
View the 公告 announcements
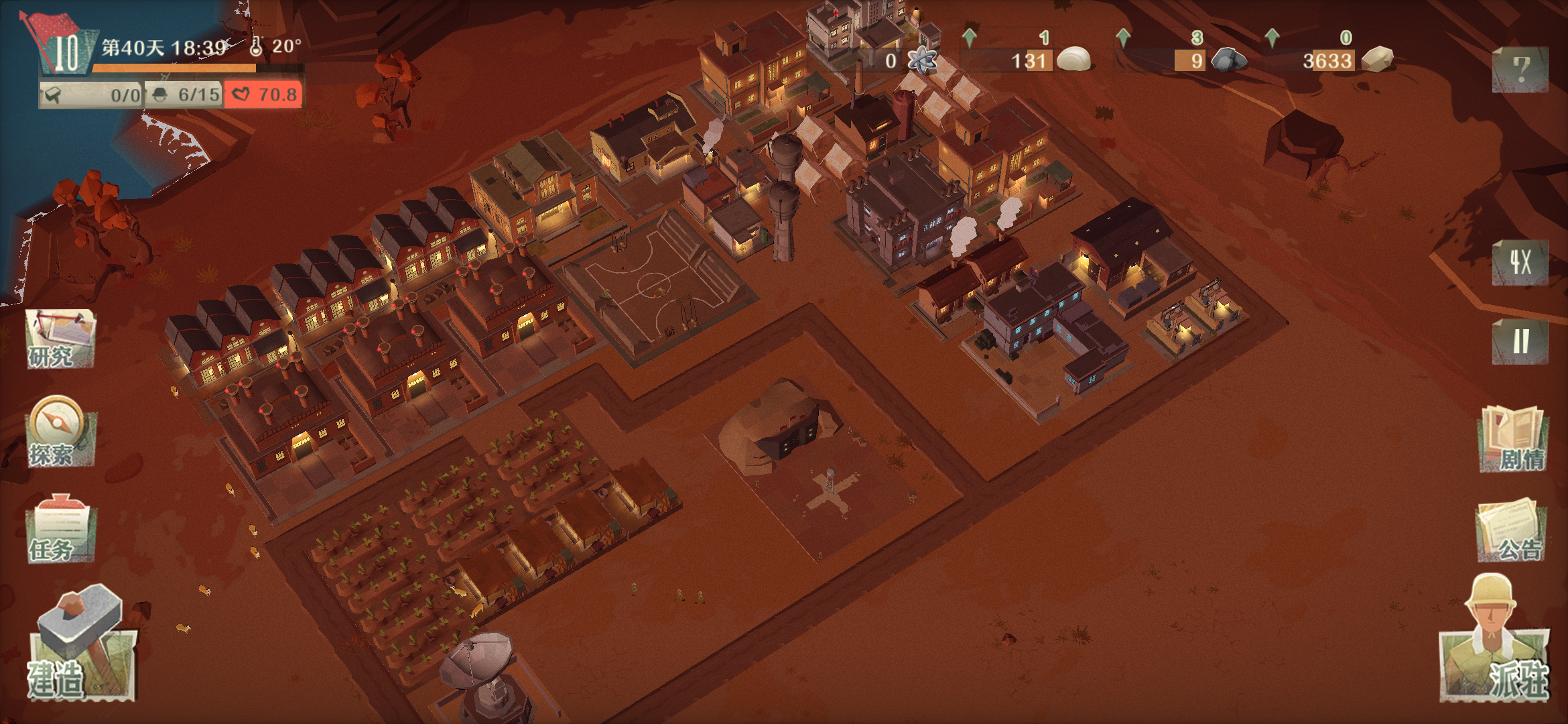(1510, 530)
